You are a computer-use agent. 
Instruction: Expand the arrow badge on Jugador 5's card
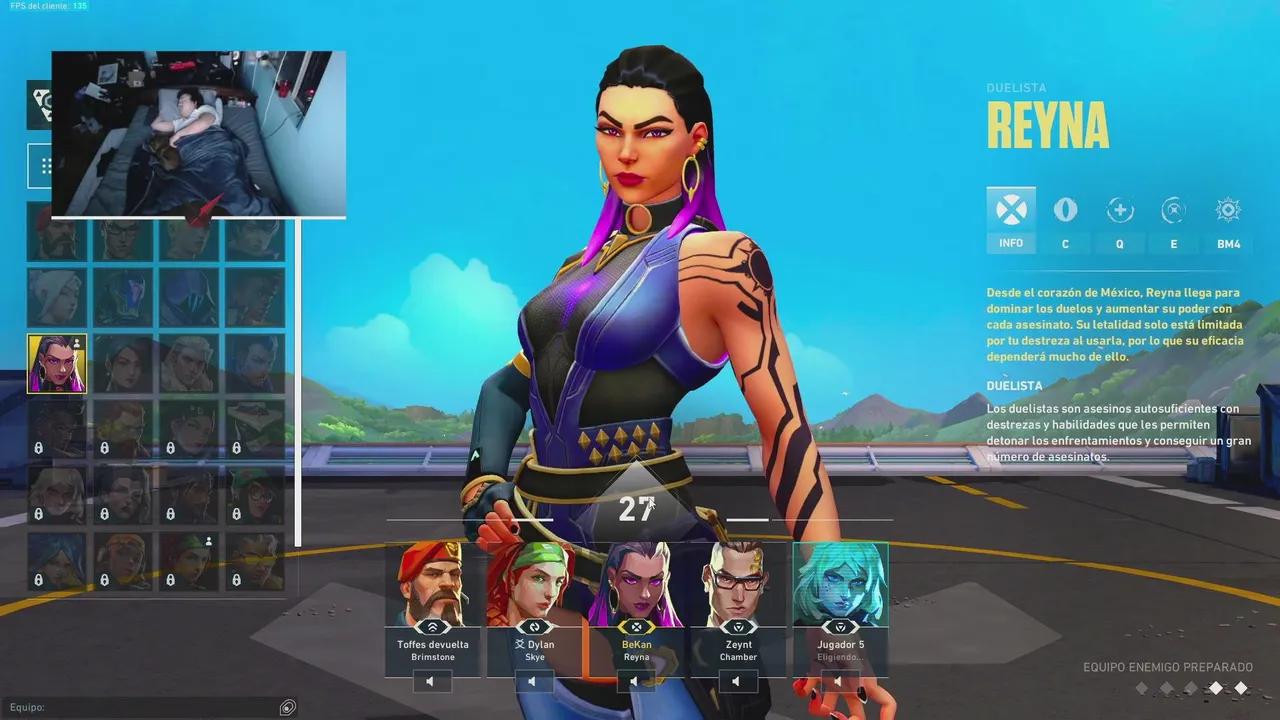point(839,627)
